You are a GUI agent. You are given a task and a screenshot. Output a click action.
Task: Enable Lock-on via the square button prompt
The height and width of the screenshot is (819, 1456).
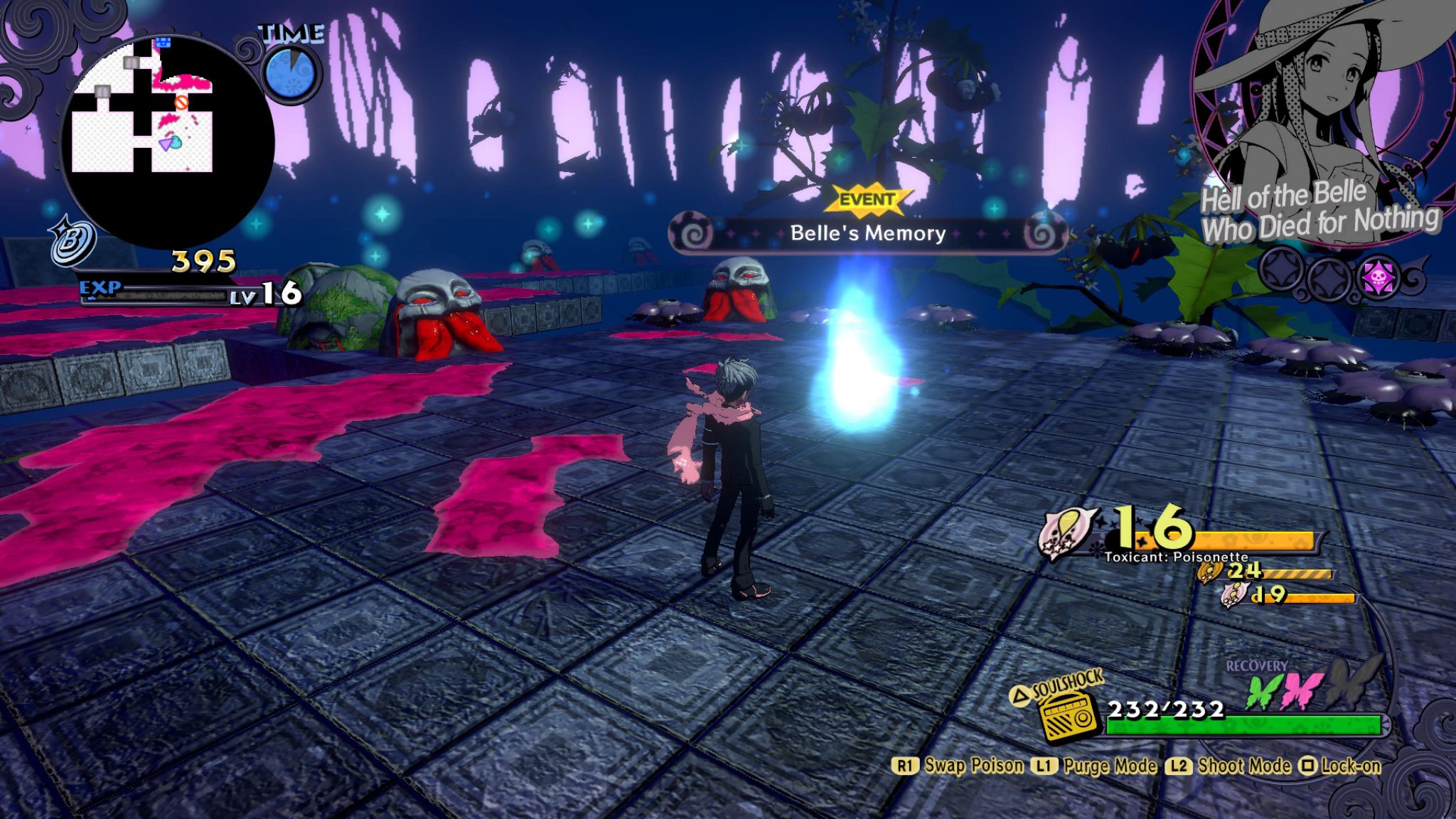(1308, 766)
